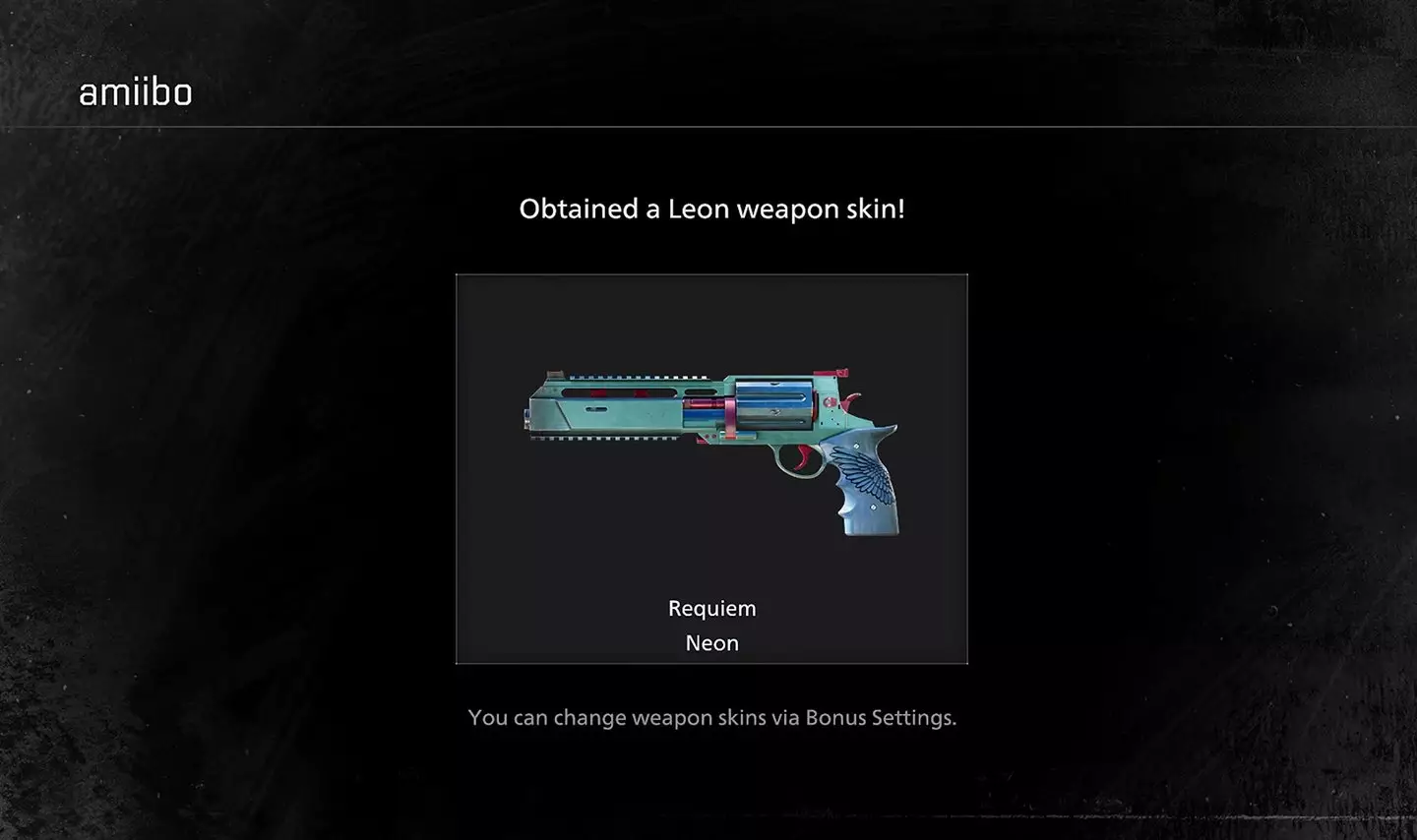Click the muzzle tip of the revolver

pyautogui.click(x=526, y=413)
